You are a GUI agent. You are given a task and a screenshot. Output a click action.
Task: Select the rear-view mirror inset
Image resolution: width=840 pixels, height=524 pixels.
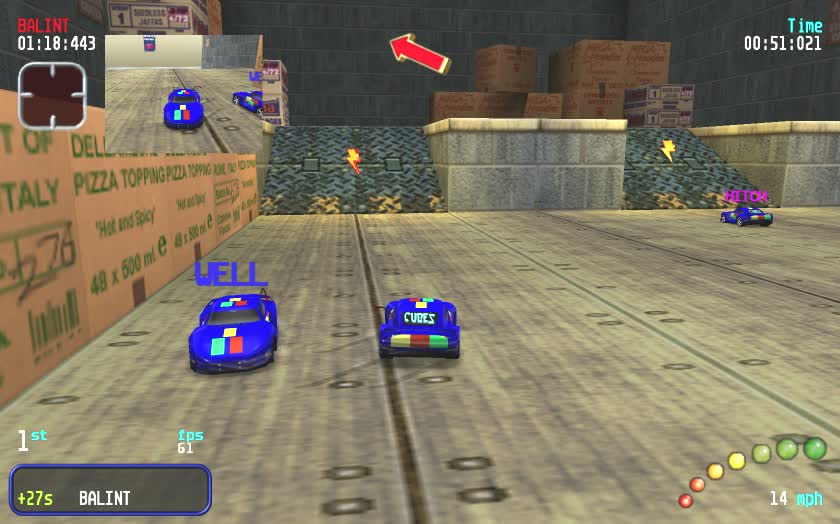coord(182,94)
